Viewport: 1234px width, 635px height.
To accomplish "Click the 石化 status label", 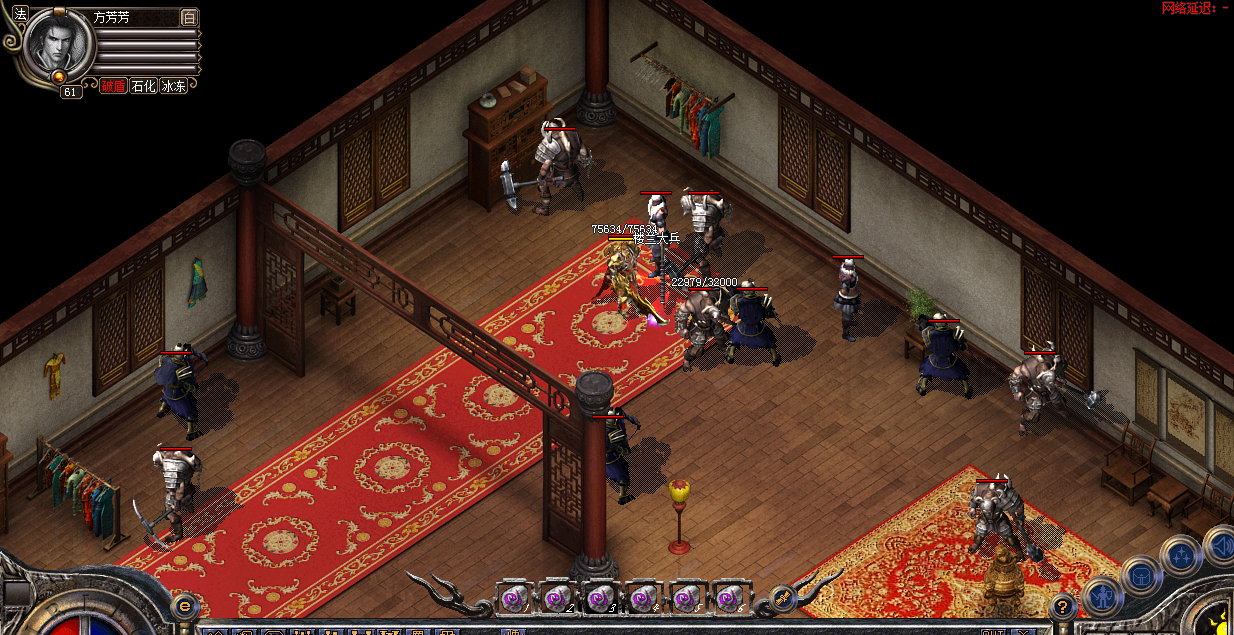I will click(144, 86).
